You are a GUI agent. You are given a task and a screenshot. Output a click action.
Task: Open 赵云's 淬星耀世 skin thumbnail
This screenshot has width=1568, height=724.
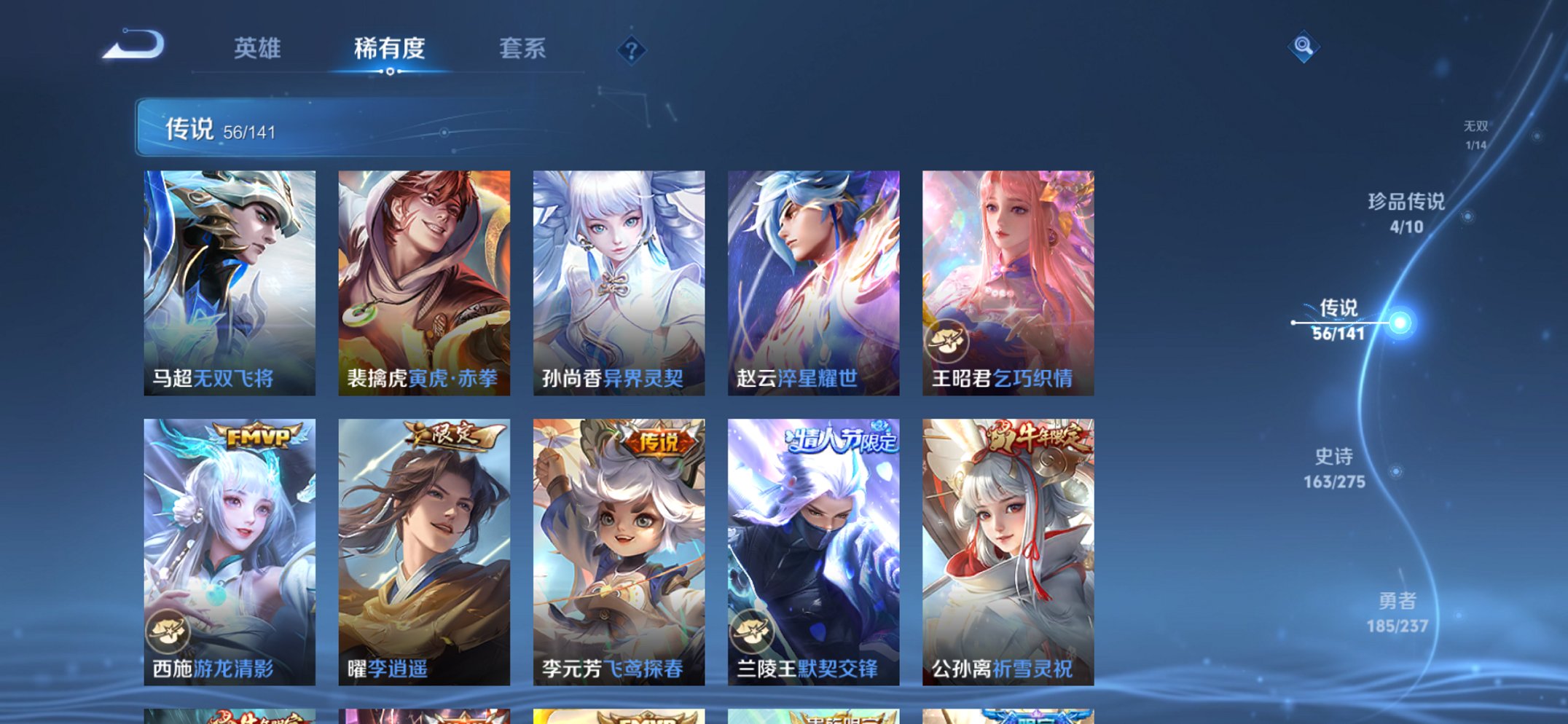coord(811,273)
